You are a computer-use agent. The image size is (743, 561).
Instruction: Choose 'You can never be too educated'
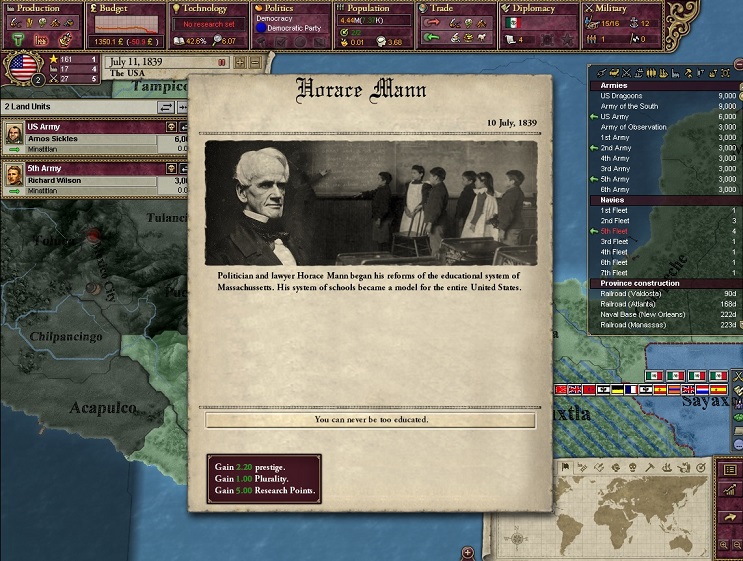(370, 420)
